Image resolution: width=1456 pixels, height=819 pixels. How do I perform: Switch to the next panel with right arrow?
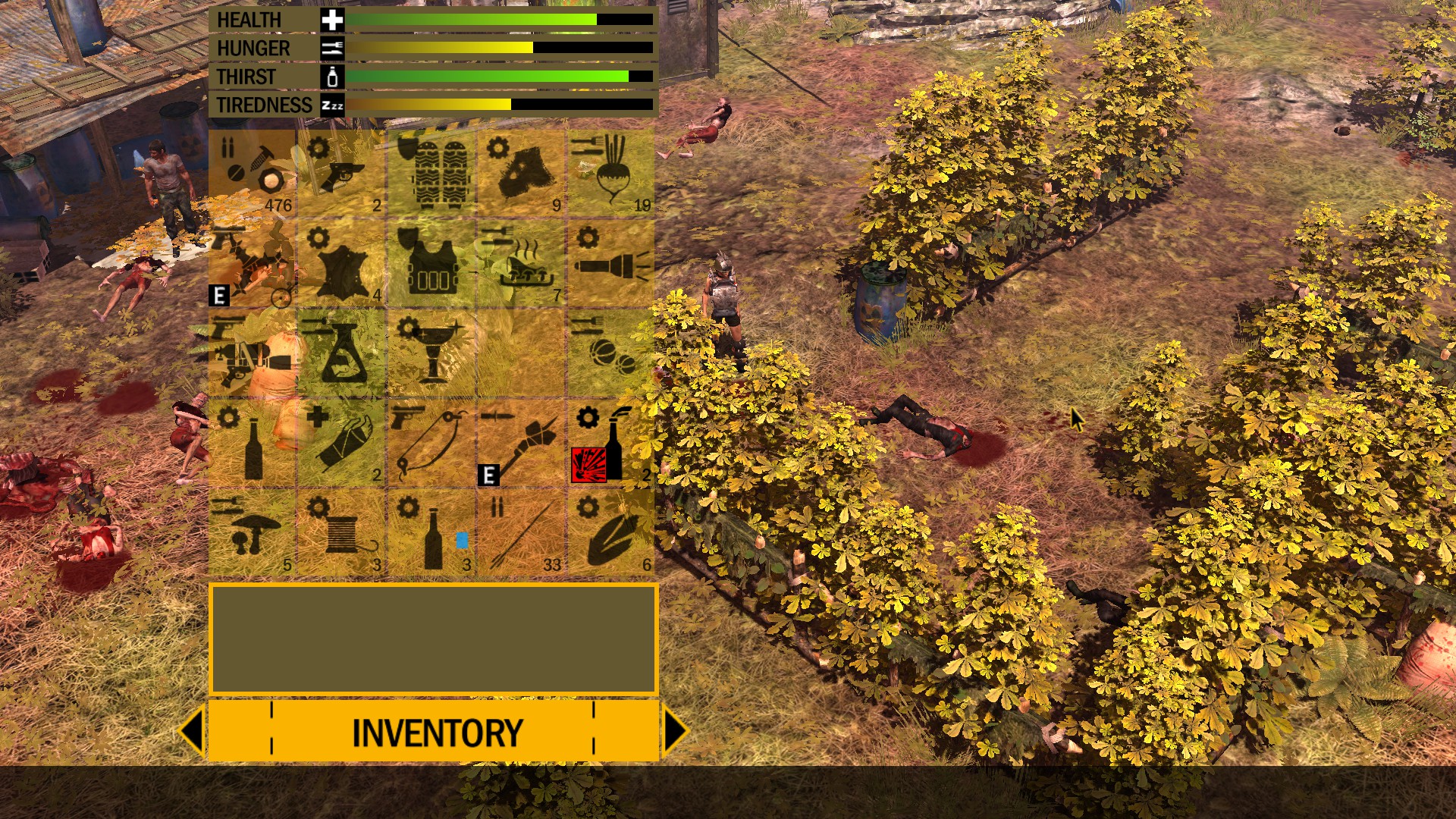(x=674, y=730)
